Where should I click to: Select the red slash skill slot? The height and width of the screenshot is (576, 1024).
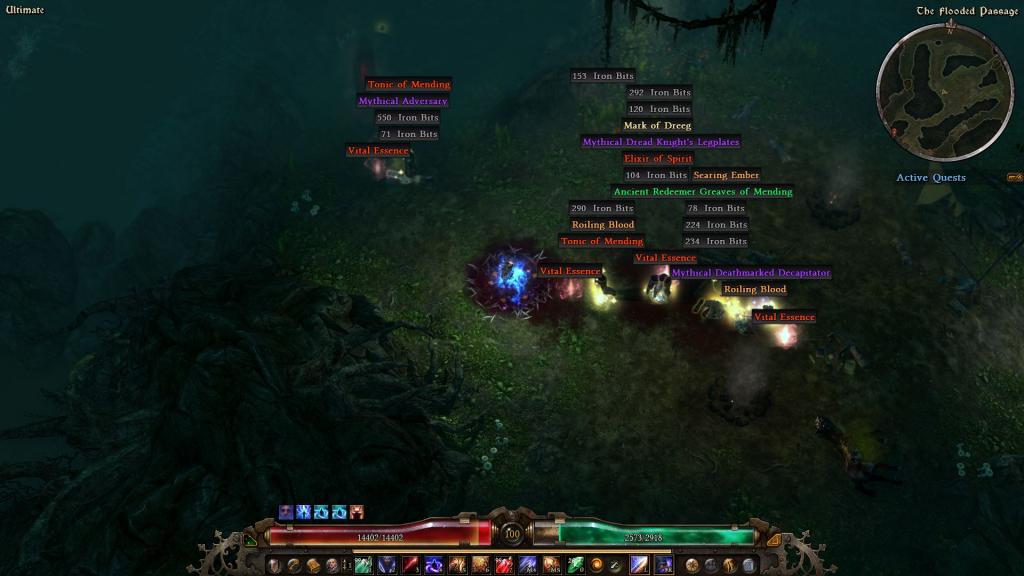411,566
